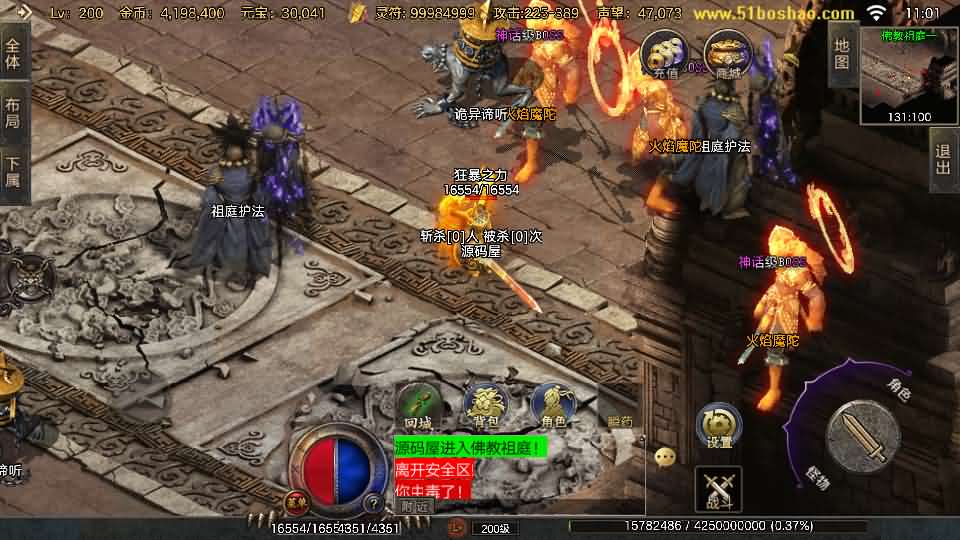This screenshot has height=540, width=960.
Task: Use the 回城 return-to-town icon
Action: click(x=417, y=407)
